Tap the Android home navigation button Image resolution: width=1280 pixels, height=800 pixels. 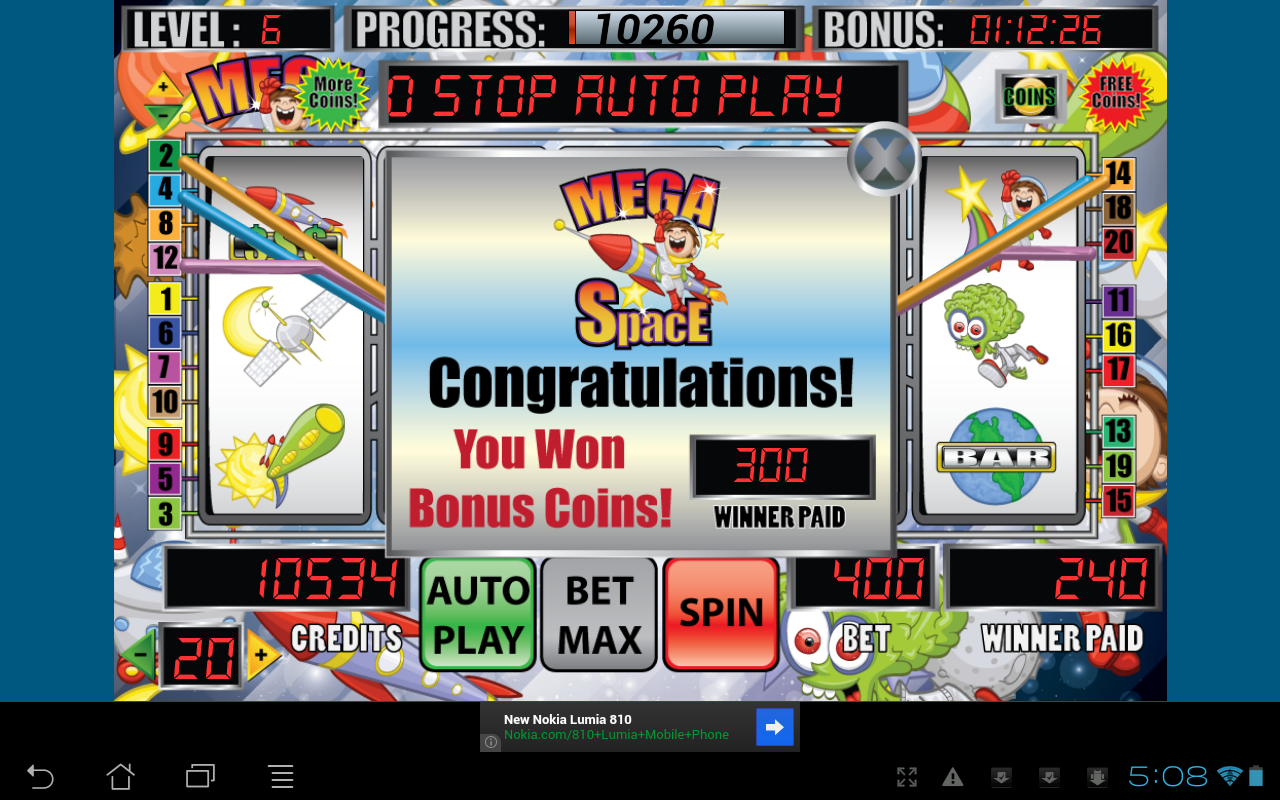click(x=120, y=776)
